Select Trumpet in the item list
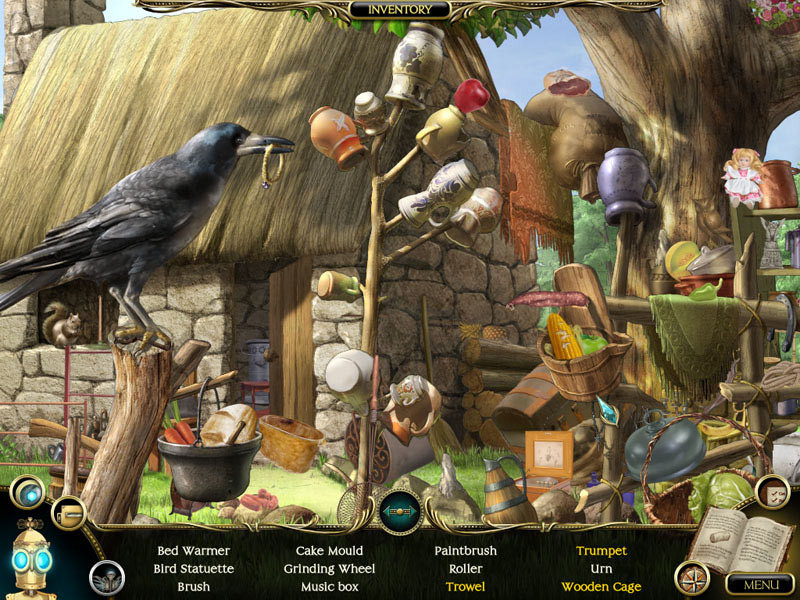The image size is (800, 600). pyautogui.click(x=601, y=551)
